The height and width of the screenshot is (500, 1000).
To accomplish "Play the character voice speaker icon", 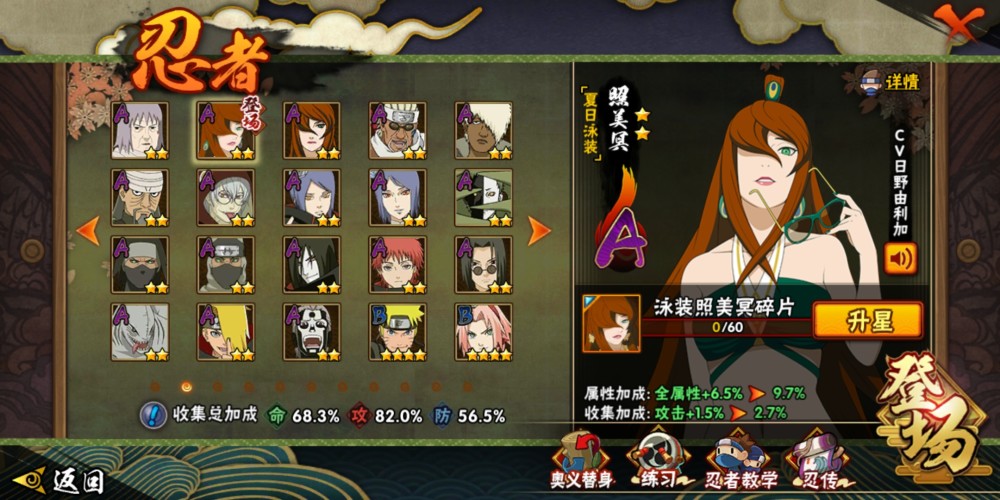I will coord(900,259).
